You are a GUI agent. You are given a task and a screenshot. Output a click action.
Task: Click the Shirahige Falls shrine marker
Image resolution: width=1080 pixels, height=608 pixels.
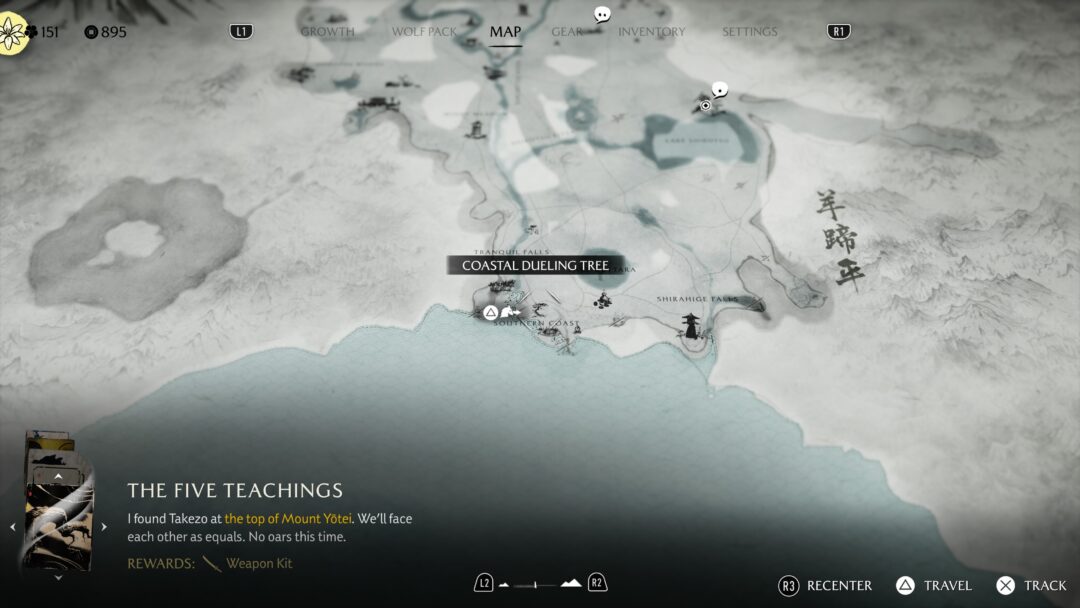pos(691,324)
